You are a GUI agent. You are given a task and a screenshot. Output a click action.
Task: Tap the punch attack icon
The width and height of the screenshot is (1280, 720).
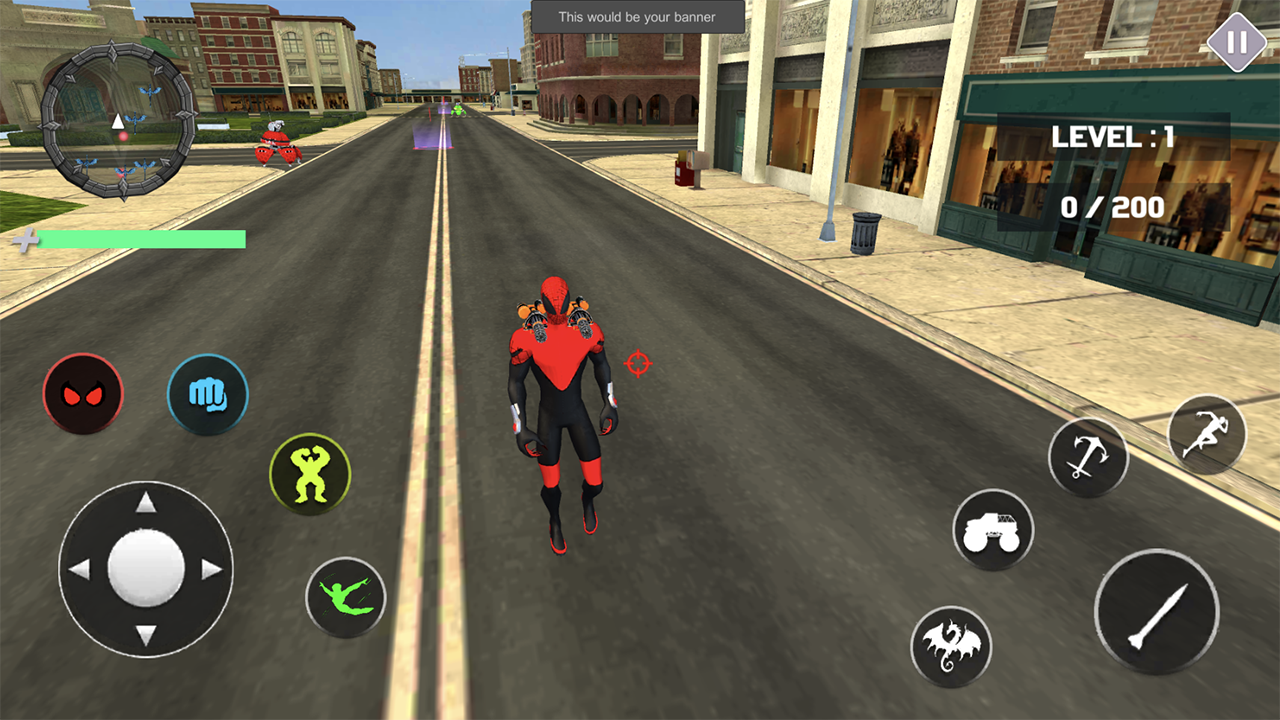(207, 394)
